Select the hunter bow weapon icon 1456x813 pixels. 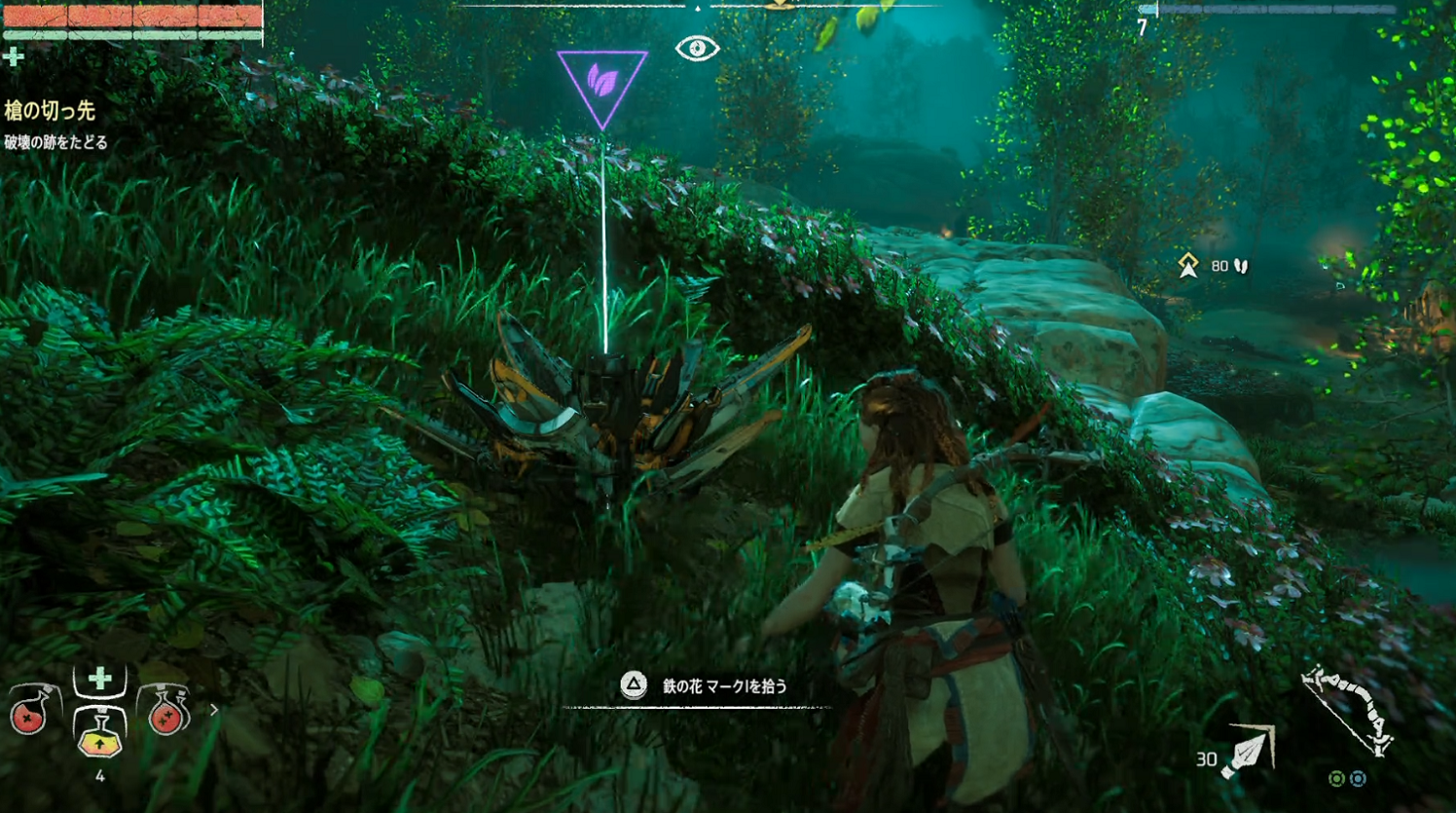tap(1349, 708)
